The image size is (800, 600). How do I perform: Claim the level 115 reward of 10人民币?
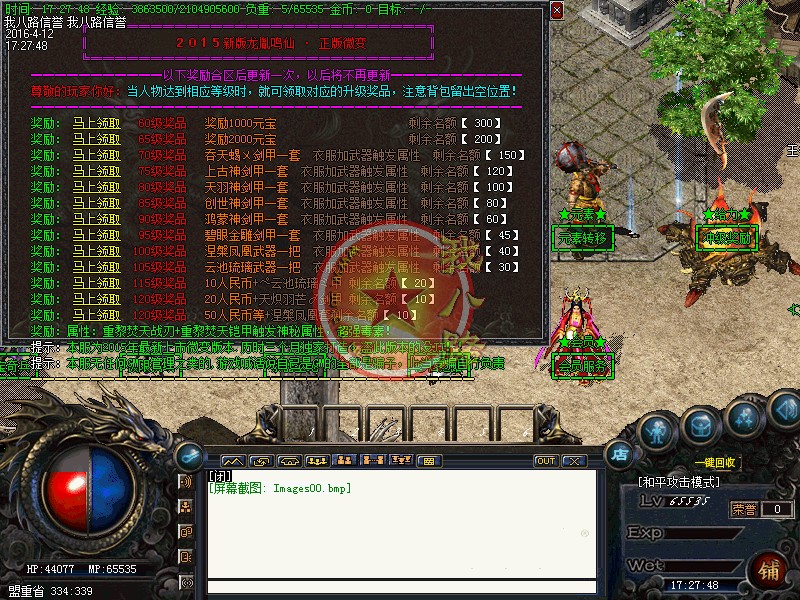pyautogui.click(x=96, y=283)
